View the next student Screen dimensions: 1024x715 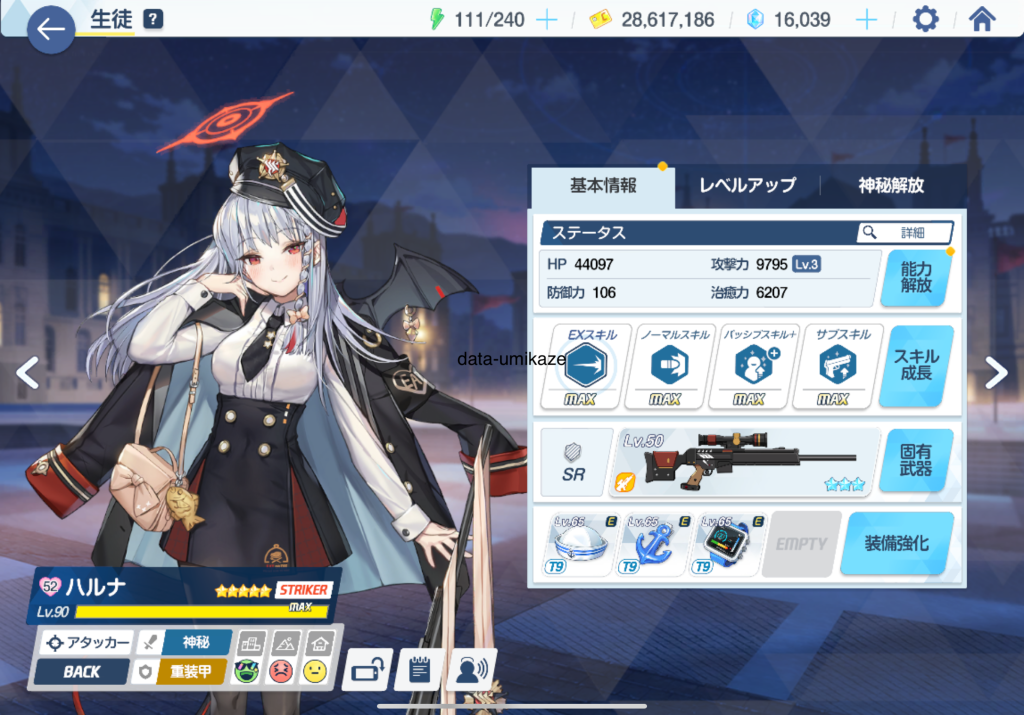coord(995,372)
